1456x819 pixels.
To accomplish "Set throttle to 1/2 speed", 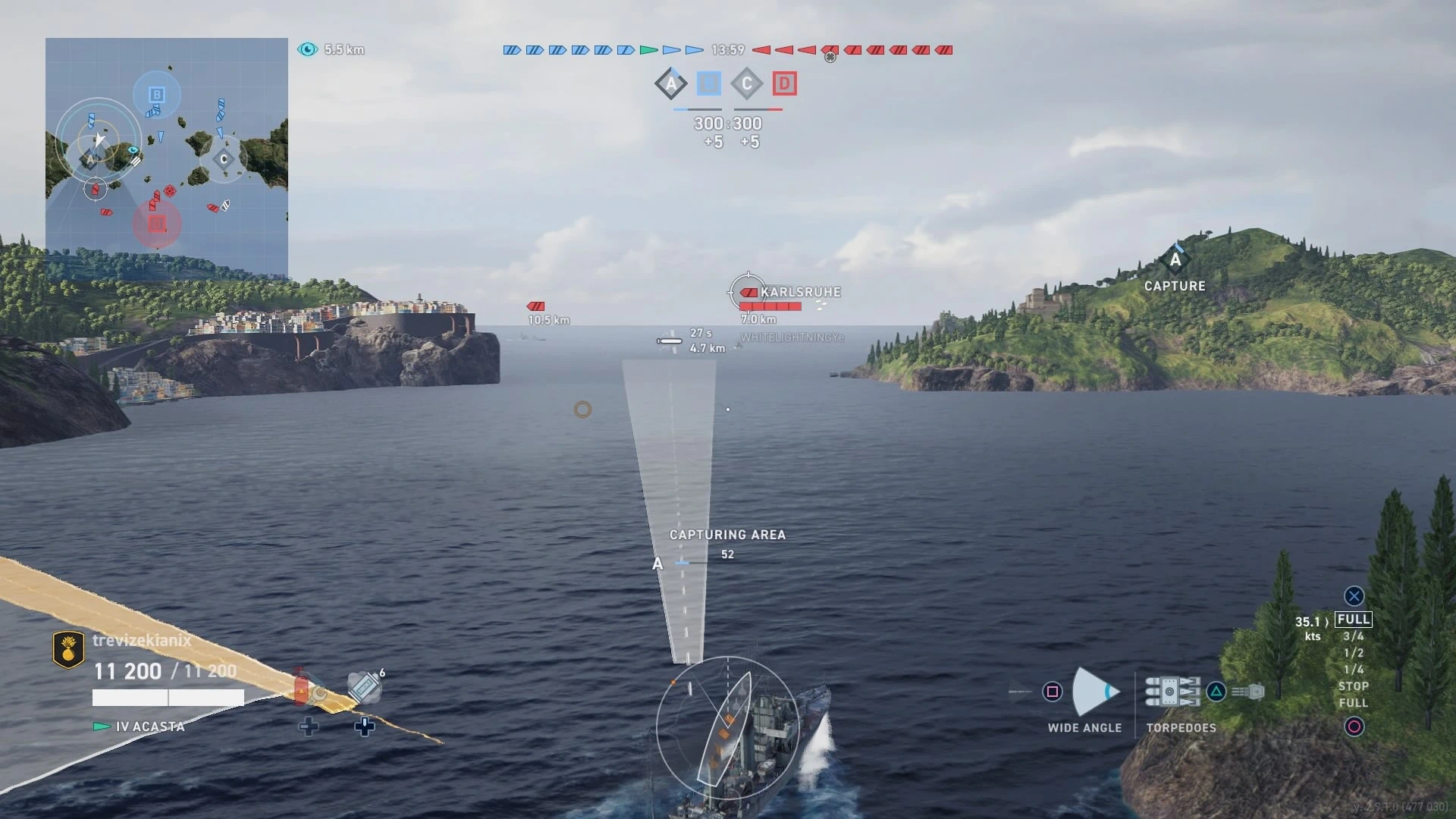I will (x=1354, y=653).
